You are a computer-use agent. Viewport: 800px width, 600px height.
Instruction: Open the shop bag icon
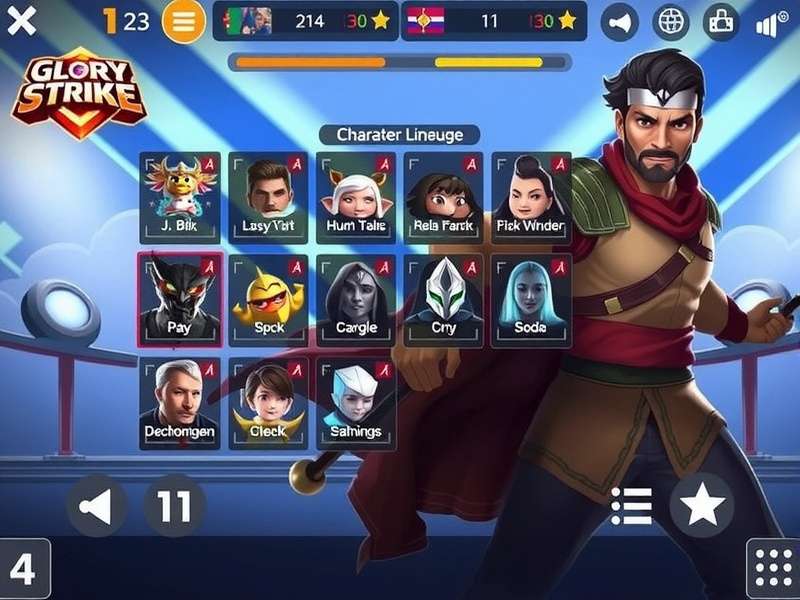click(x=721, y=22)
